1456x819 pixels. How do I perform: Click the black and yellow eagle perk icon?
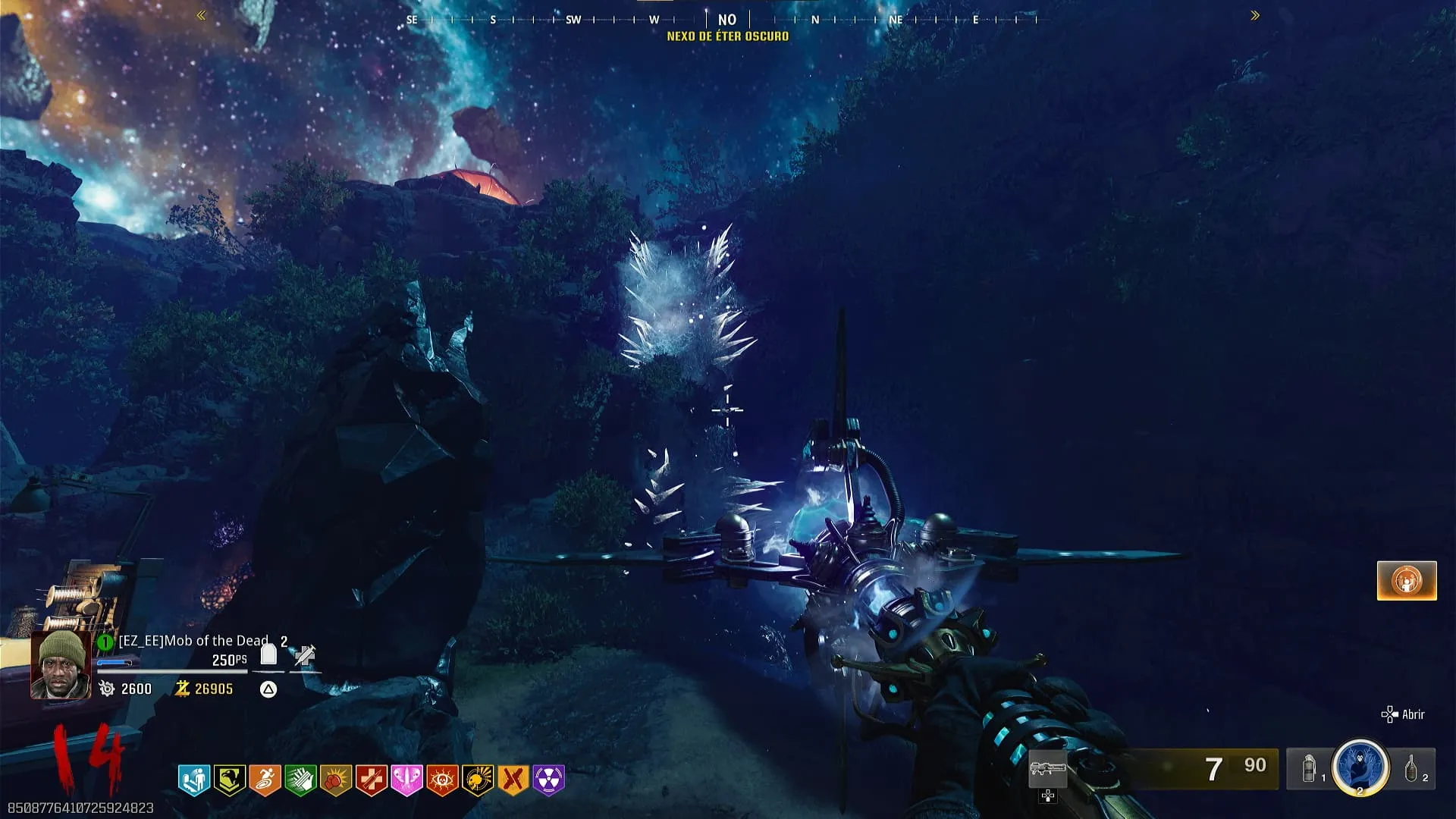(229, 780)
